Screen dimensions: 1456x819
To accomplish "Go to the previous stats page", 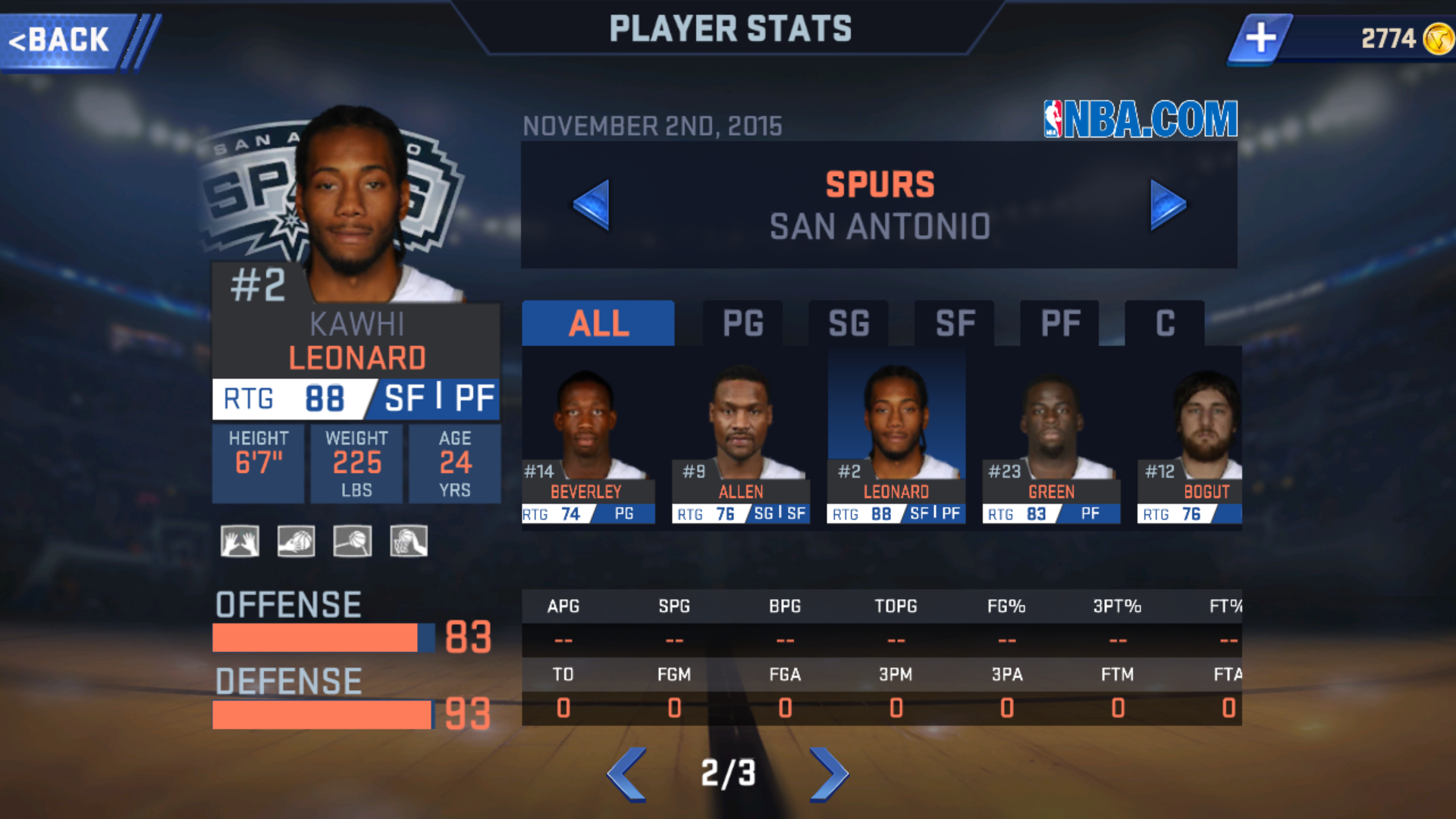I will (x=627, y=774).
